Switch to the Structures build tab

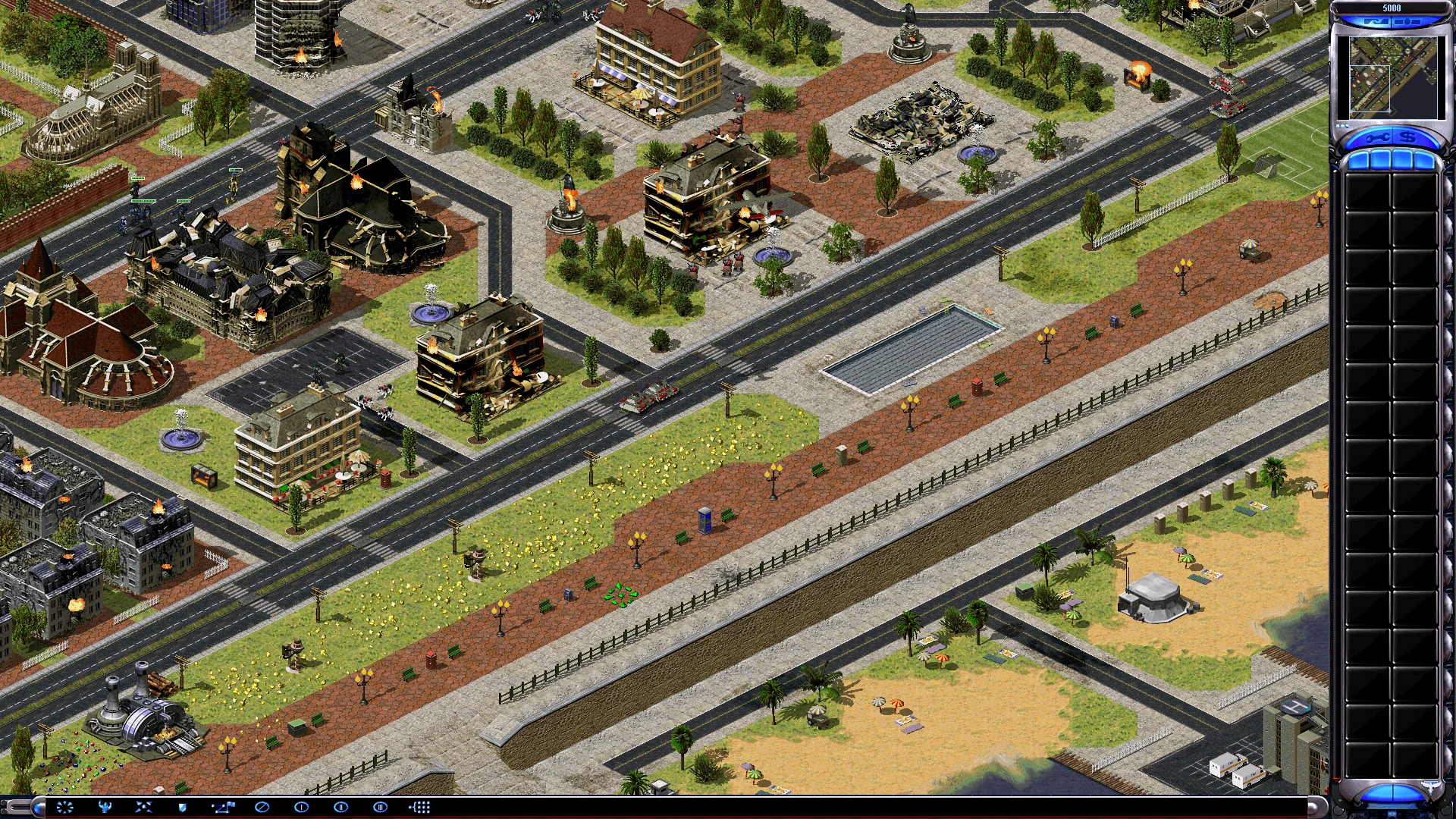click(x=1360, y=161)
